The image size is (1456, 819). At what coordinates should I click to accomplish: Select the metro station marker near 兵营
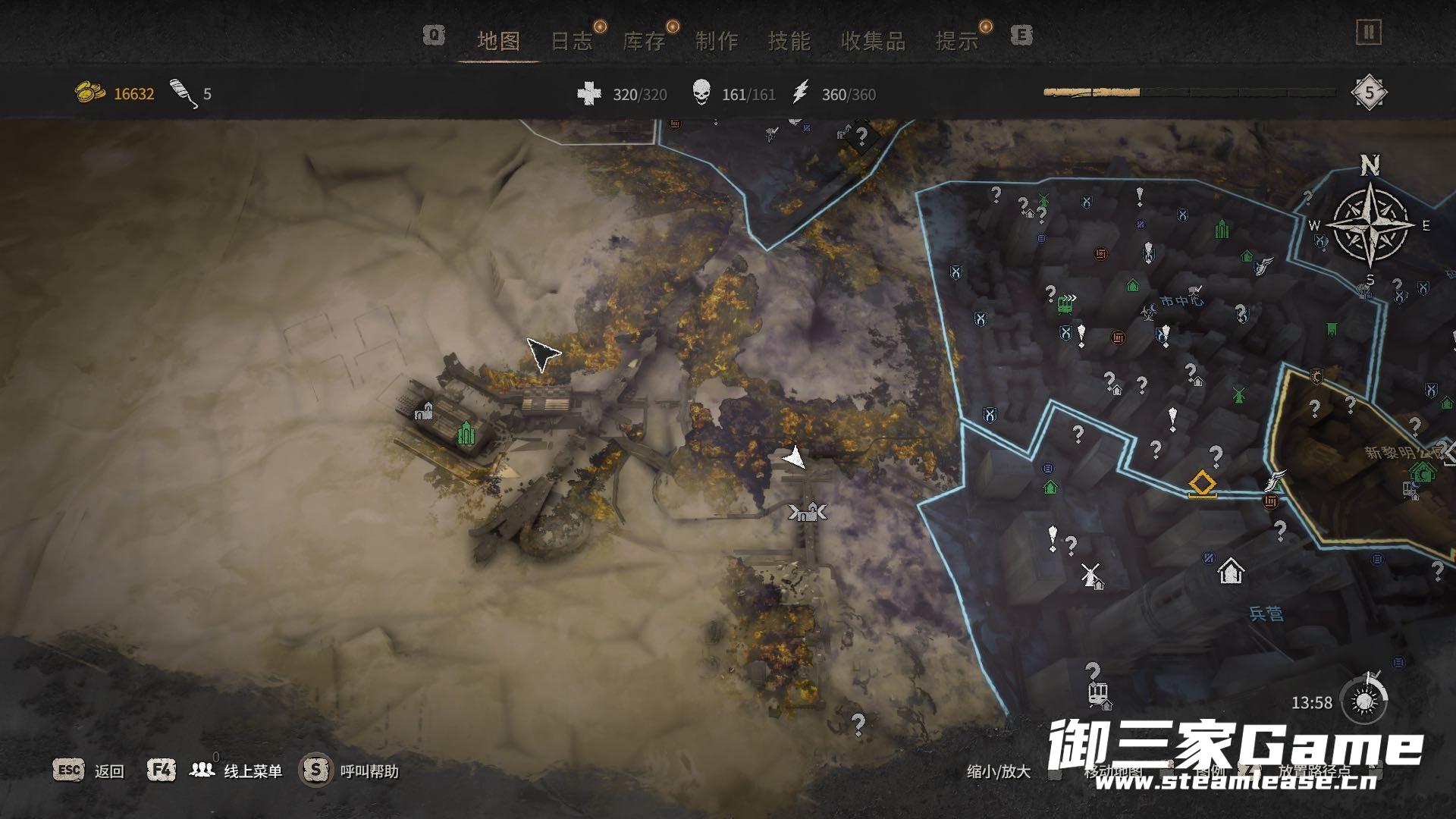click(1097, 693)
